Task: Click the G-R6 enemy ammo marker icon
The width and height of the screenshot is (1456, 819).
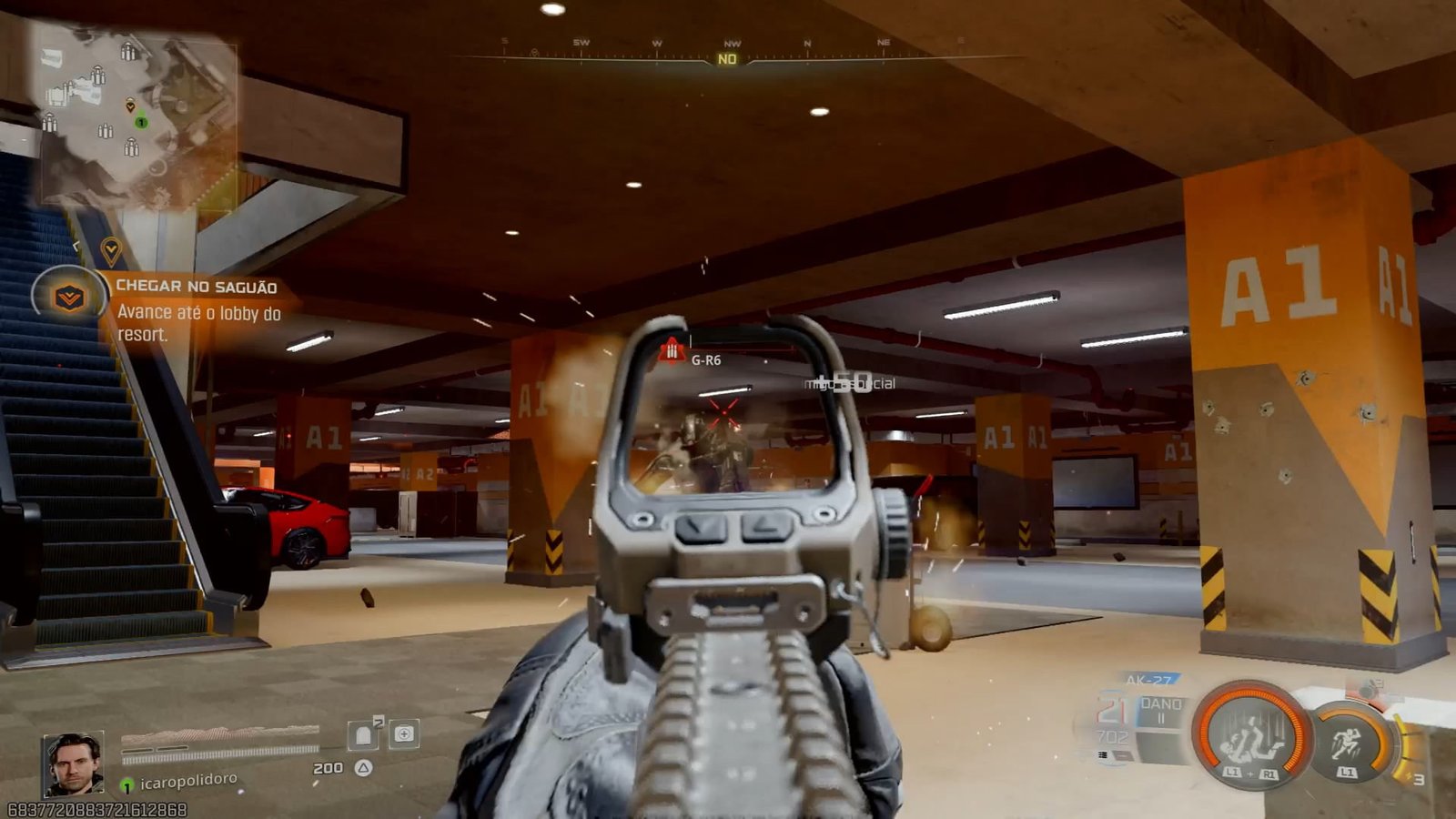Action: click(672, 349)
